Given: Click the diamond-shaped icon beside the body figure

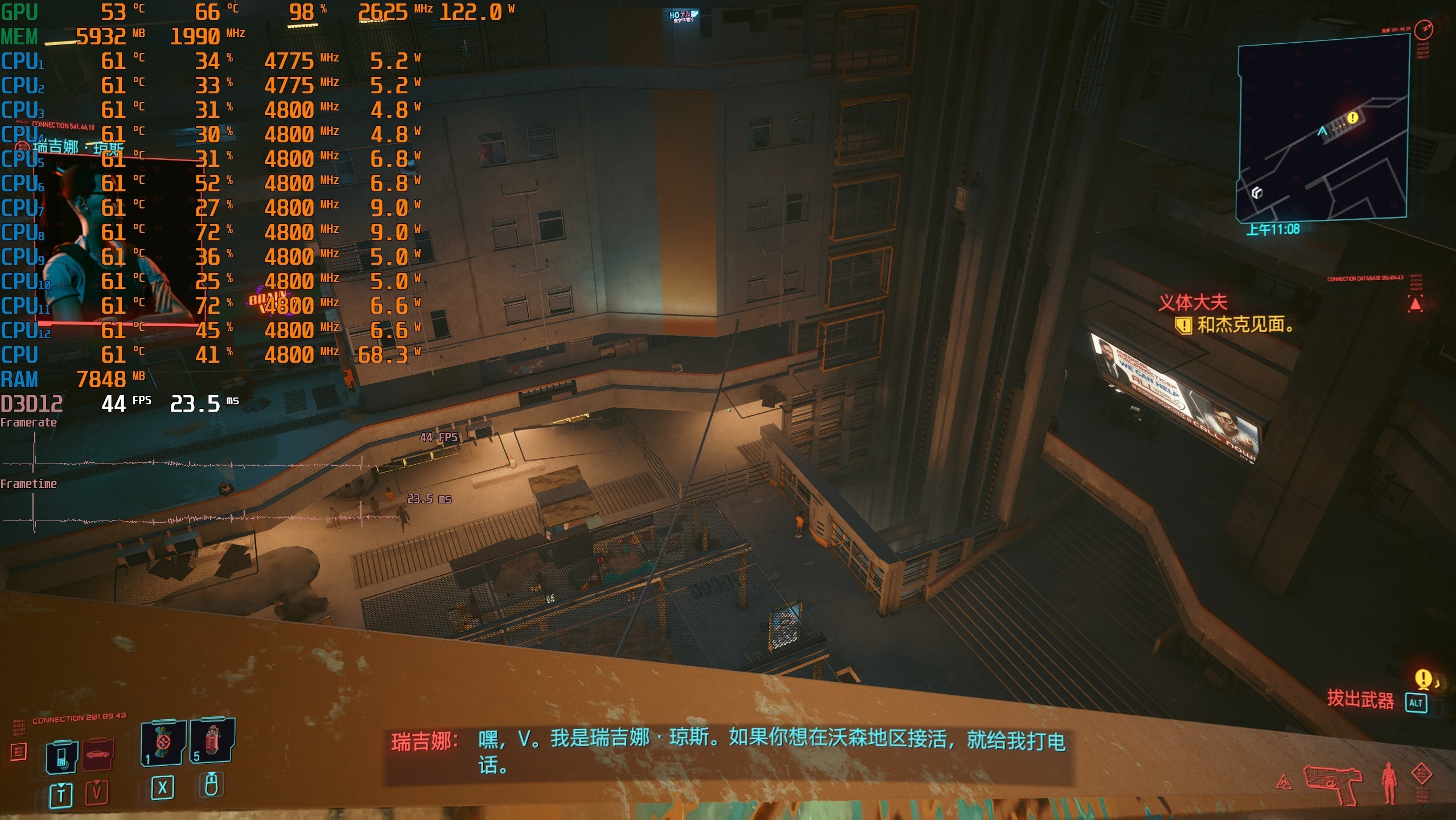Looking at the screenshot, I should pos(1421,774).
